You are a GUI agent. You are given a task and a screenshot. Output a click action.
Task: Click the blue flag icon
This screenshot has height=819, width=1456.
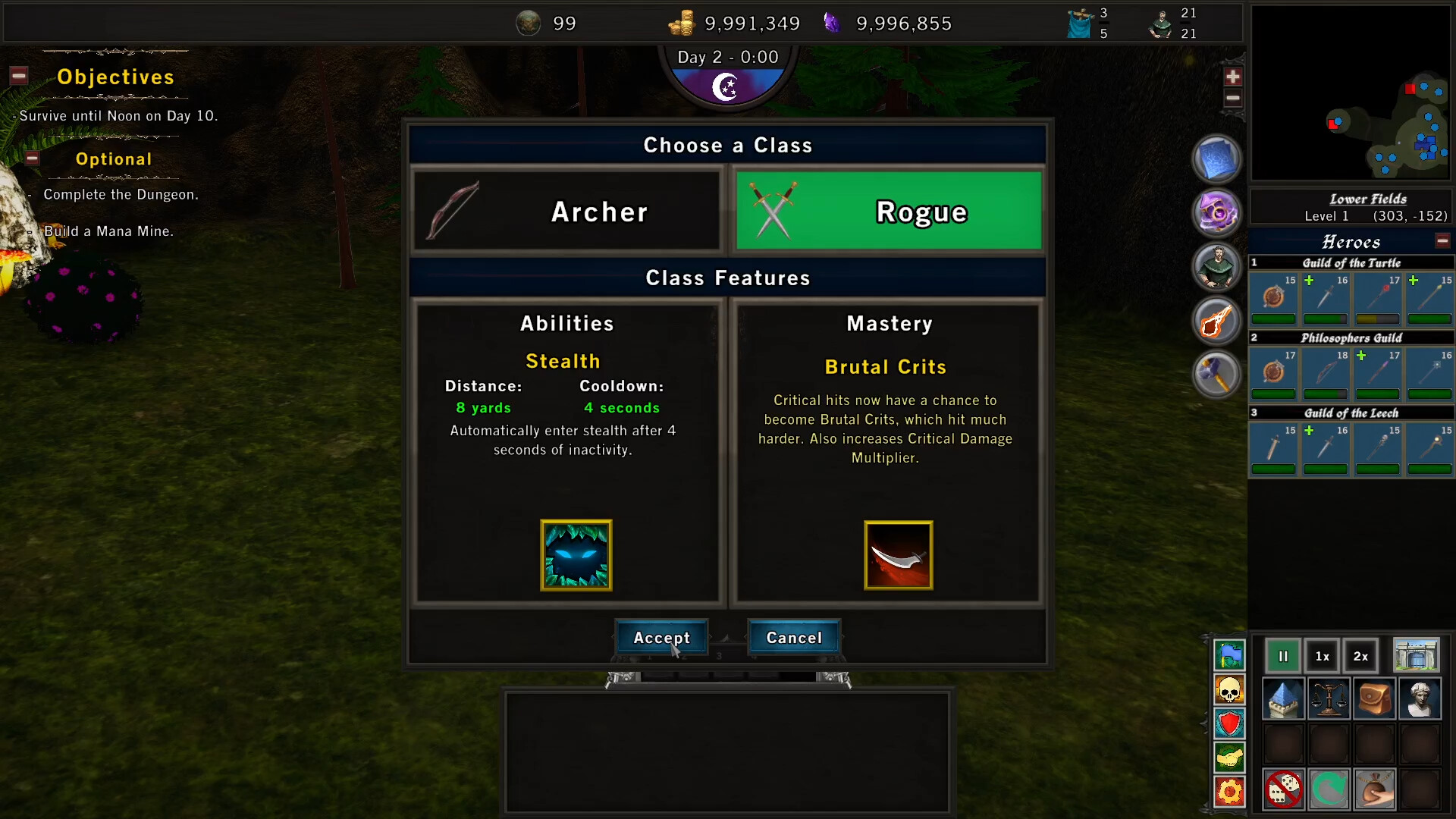click(x=1230, y=656)
